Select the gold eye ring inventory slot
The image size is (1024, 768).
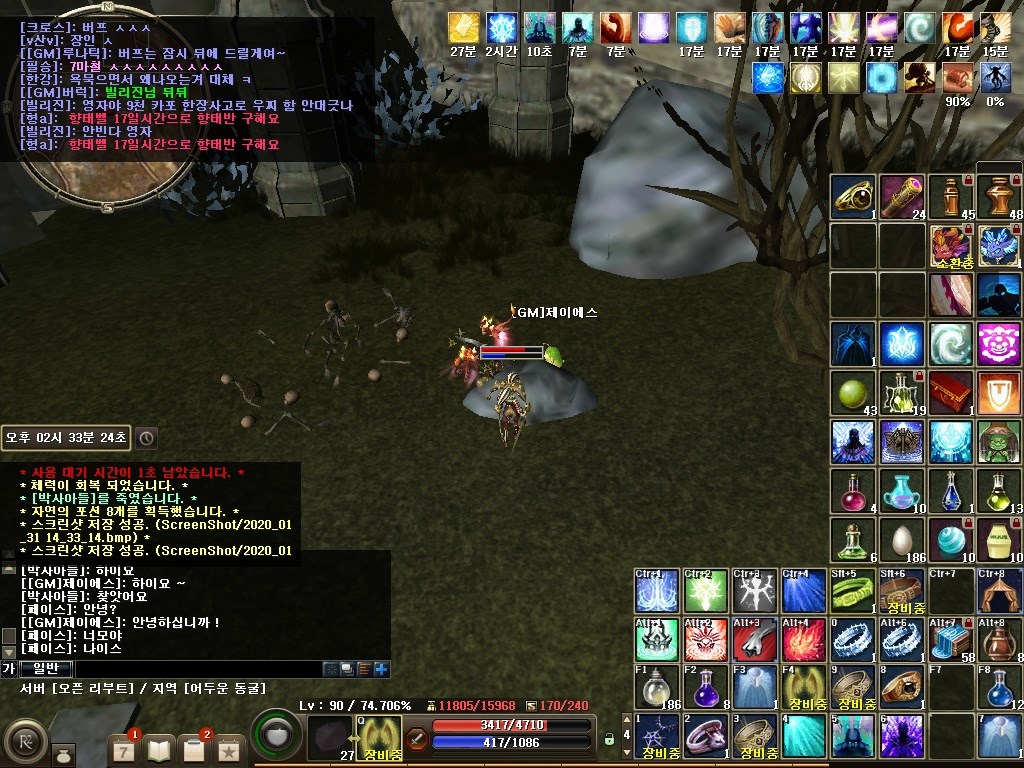[853, 196]
